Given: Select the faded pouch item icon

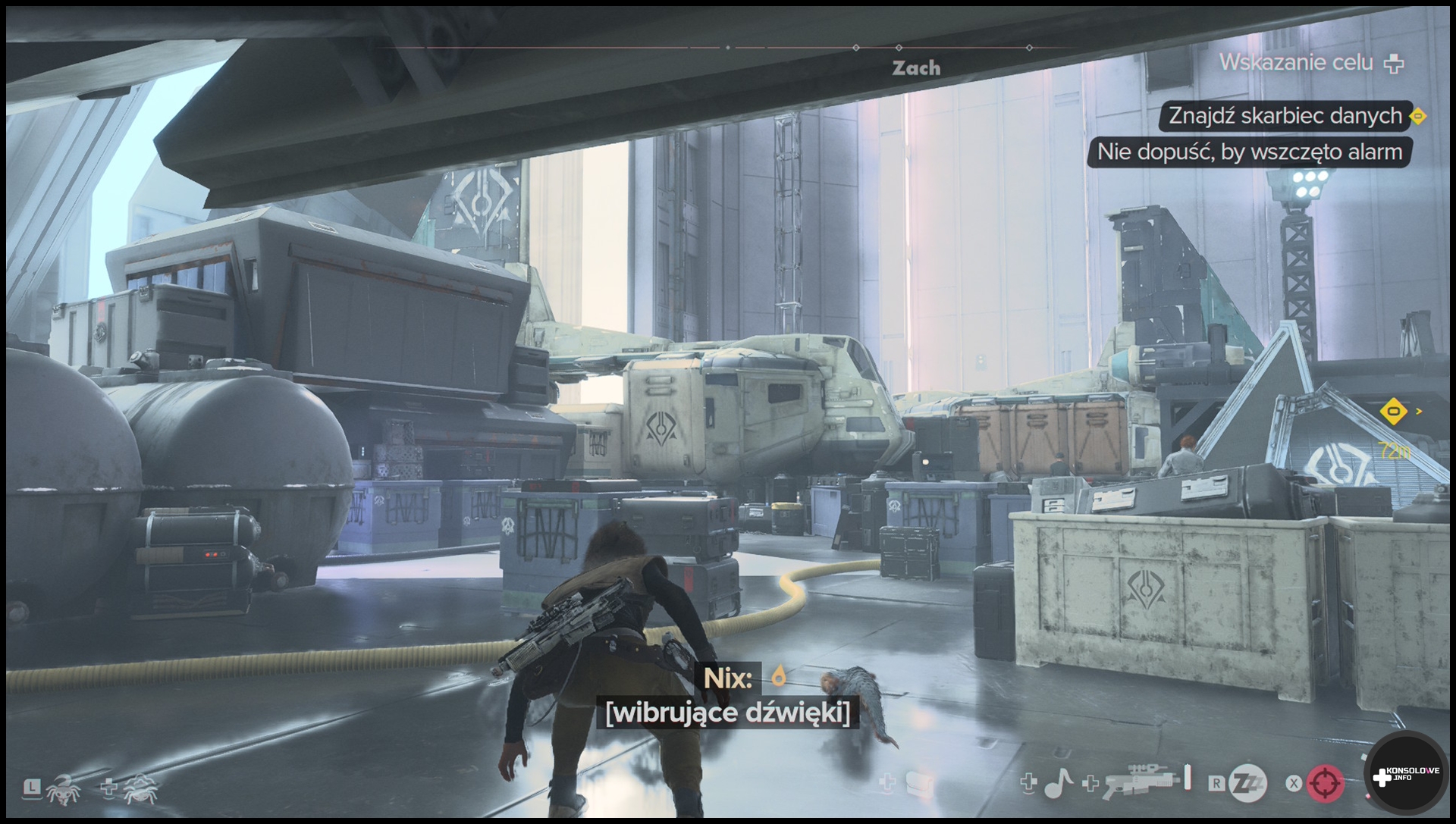Looking at the screenshot, I should [918, 785].
